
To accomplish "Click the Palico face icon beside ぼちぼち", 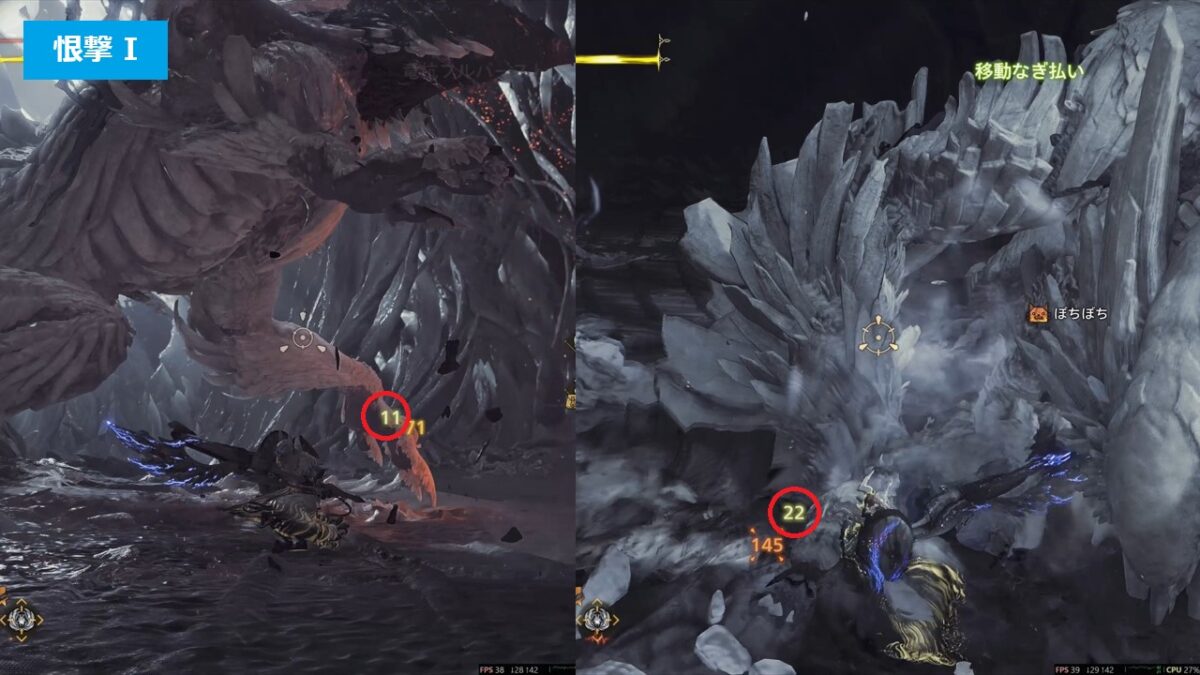I will 1037,315.
